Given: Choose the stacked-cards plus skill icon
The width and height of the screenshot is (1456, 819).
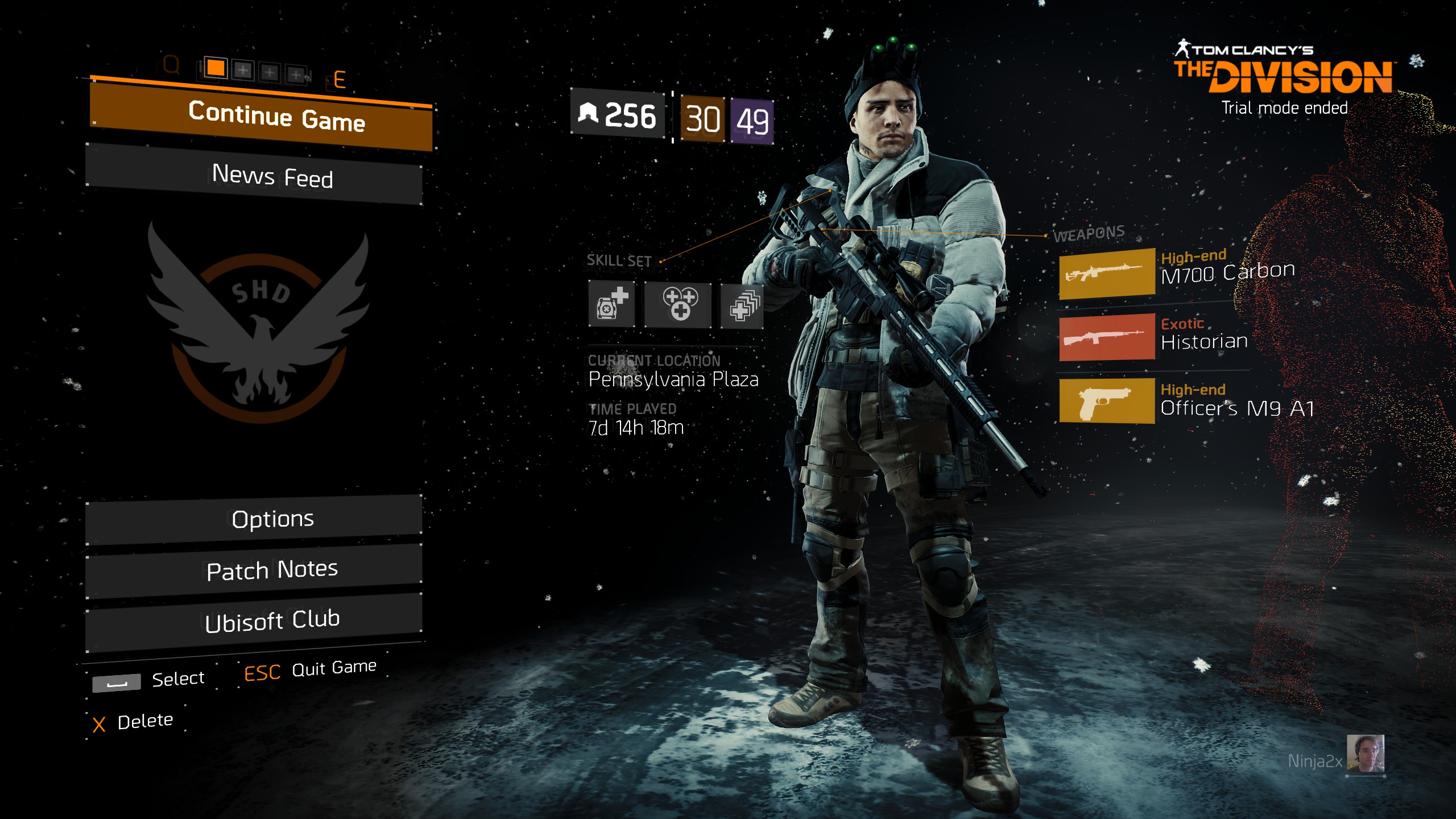Looking at the screenshot, I should pos(742,305).
